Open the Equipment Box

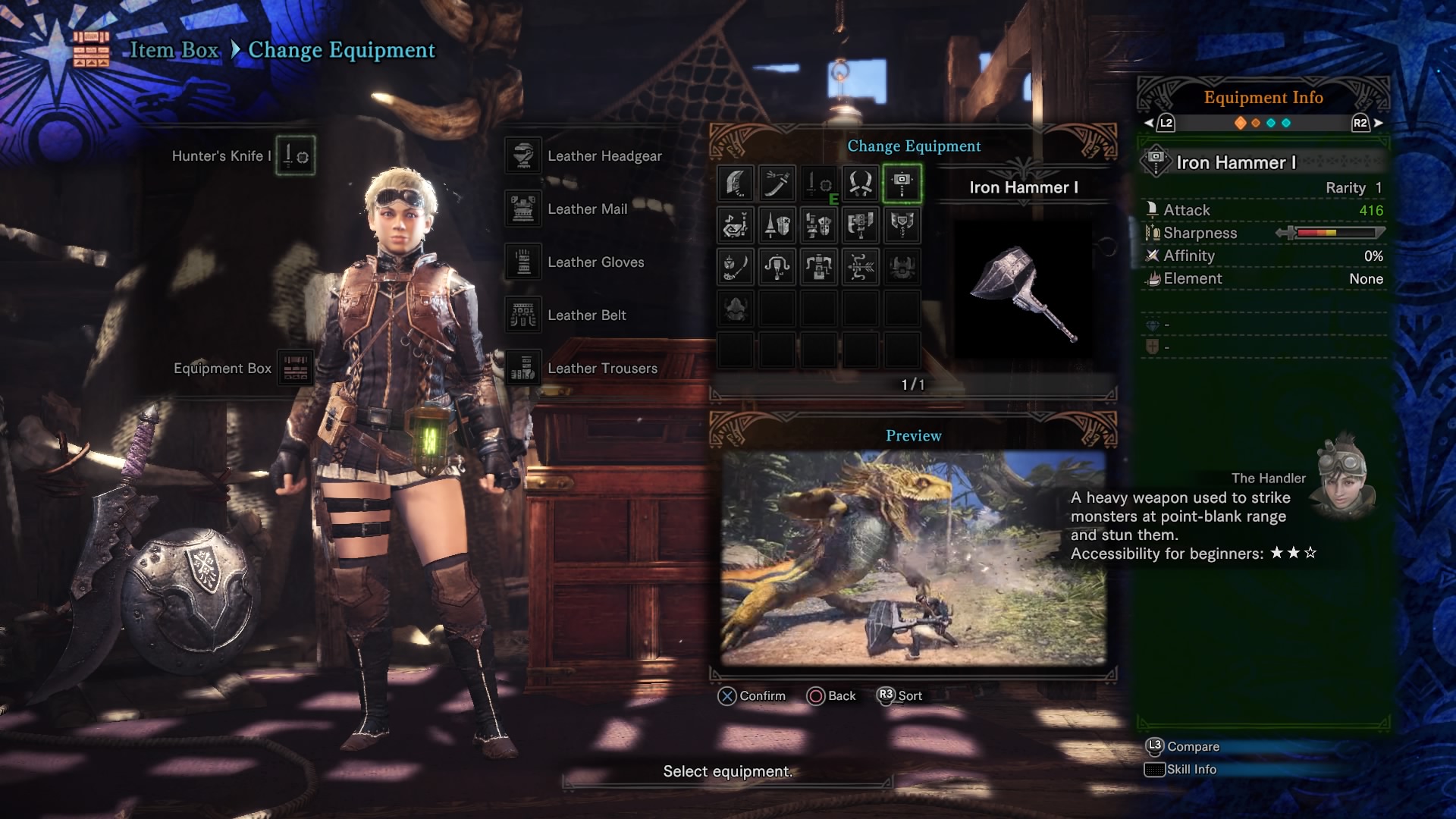[295, 369]
